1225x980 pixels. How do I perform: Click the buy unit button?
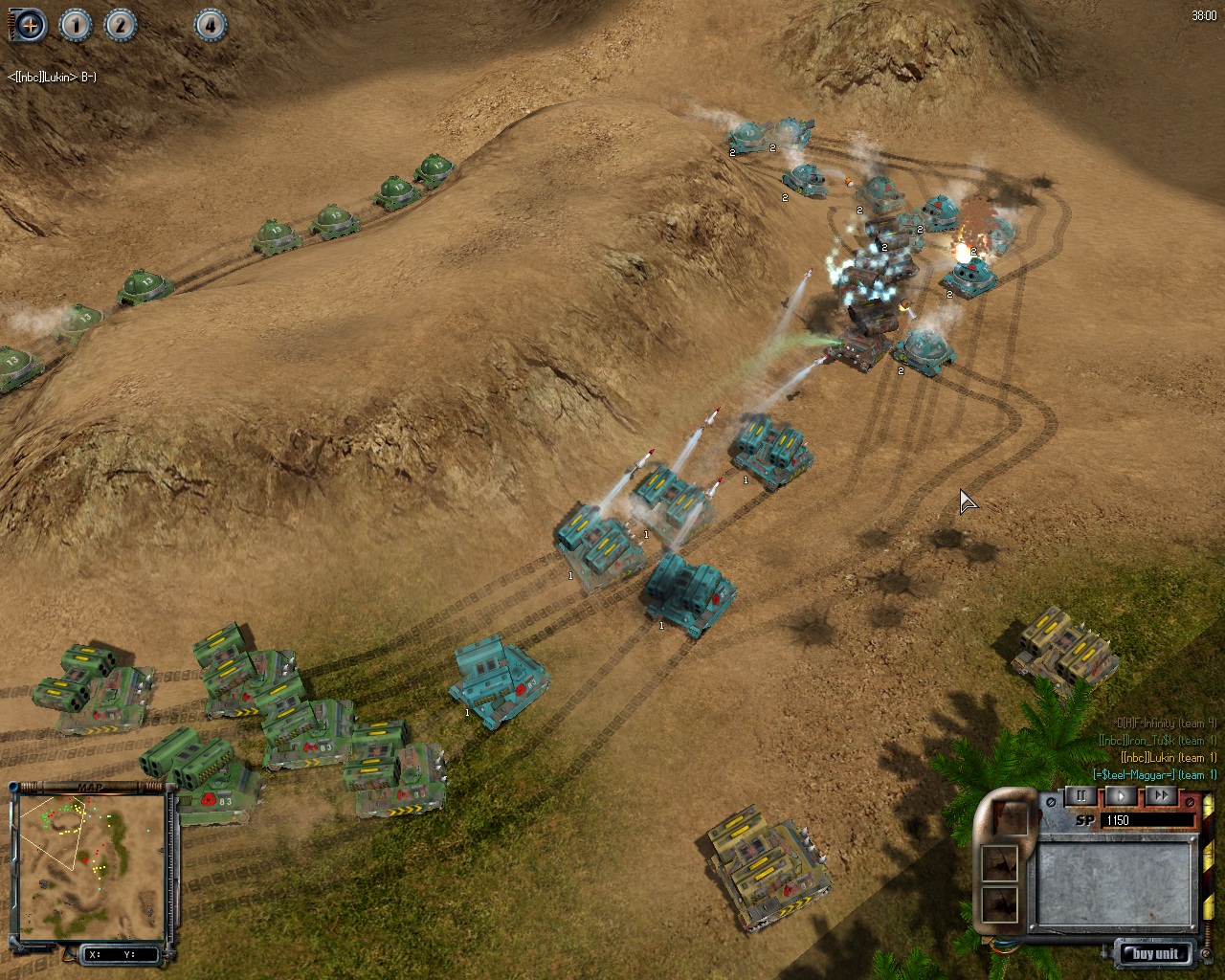pos(1155,953)
